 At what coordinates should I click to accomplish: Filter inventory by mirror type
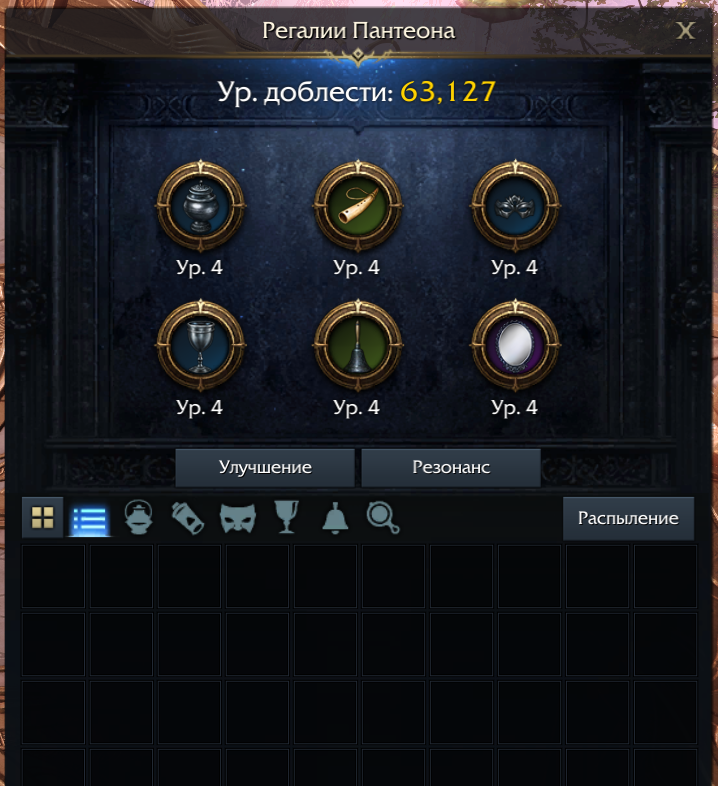pos(383,518)
